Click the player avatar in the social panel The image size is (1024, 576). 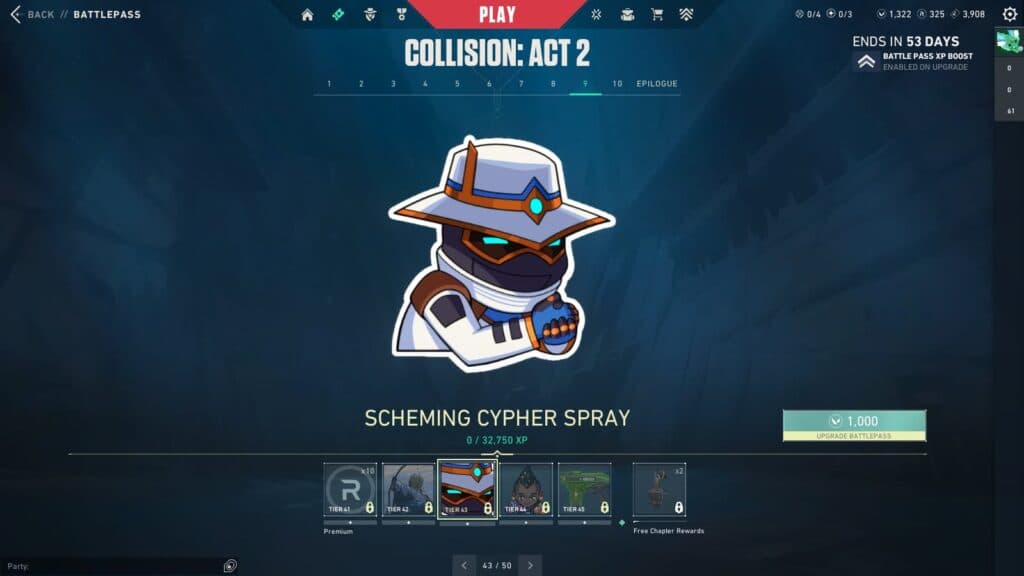tap(1008, 42)
